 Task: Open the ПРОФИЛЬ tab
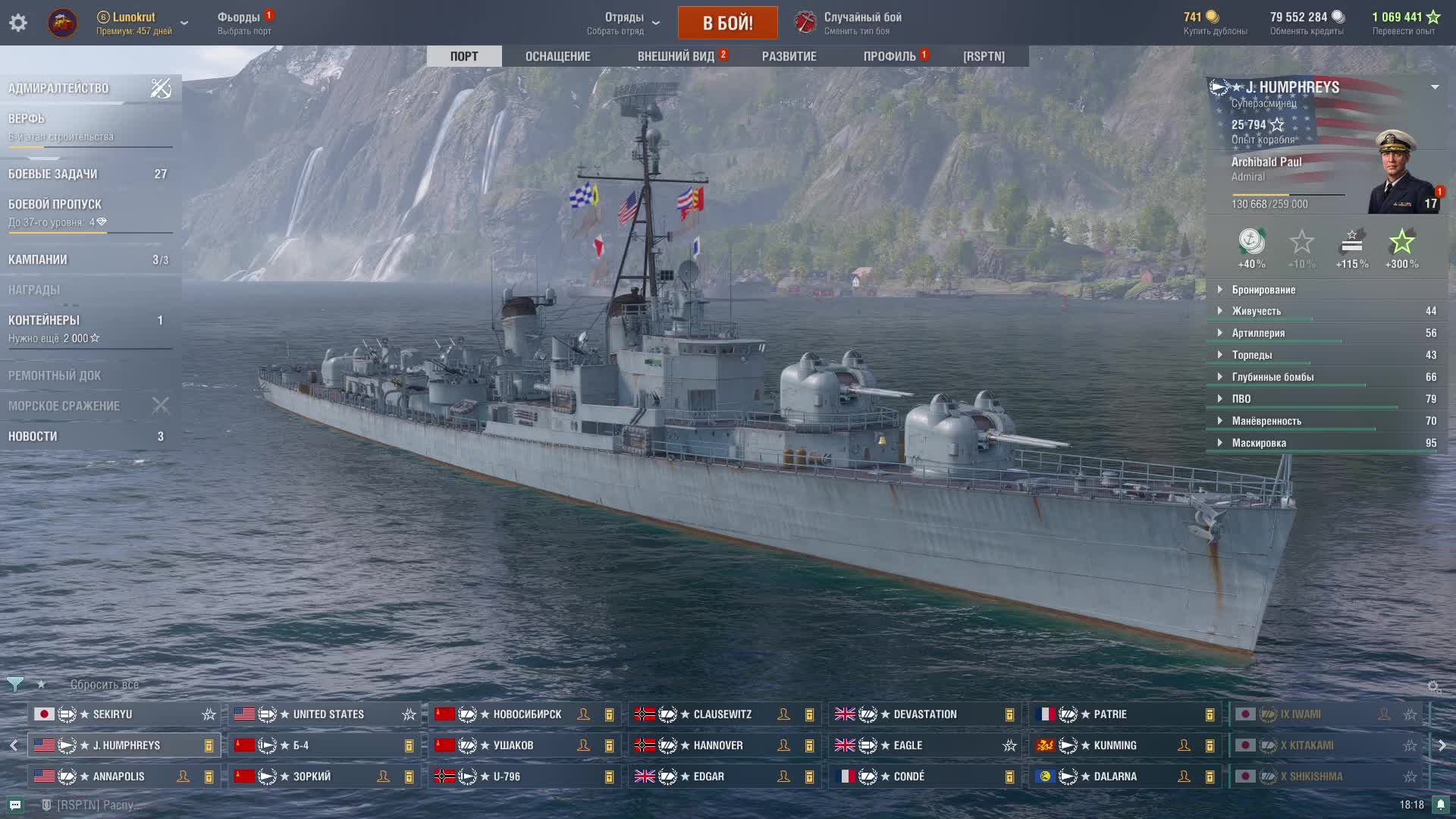pos(890,56)
